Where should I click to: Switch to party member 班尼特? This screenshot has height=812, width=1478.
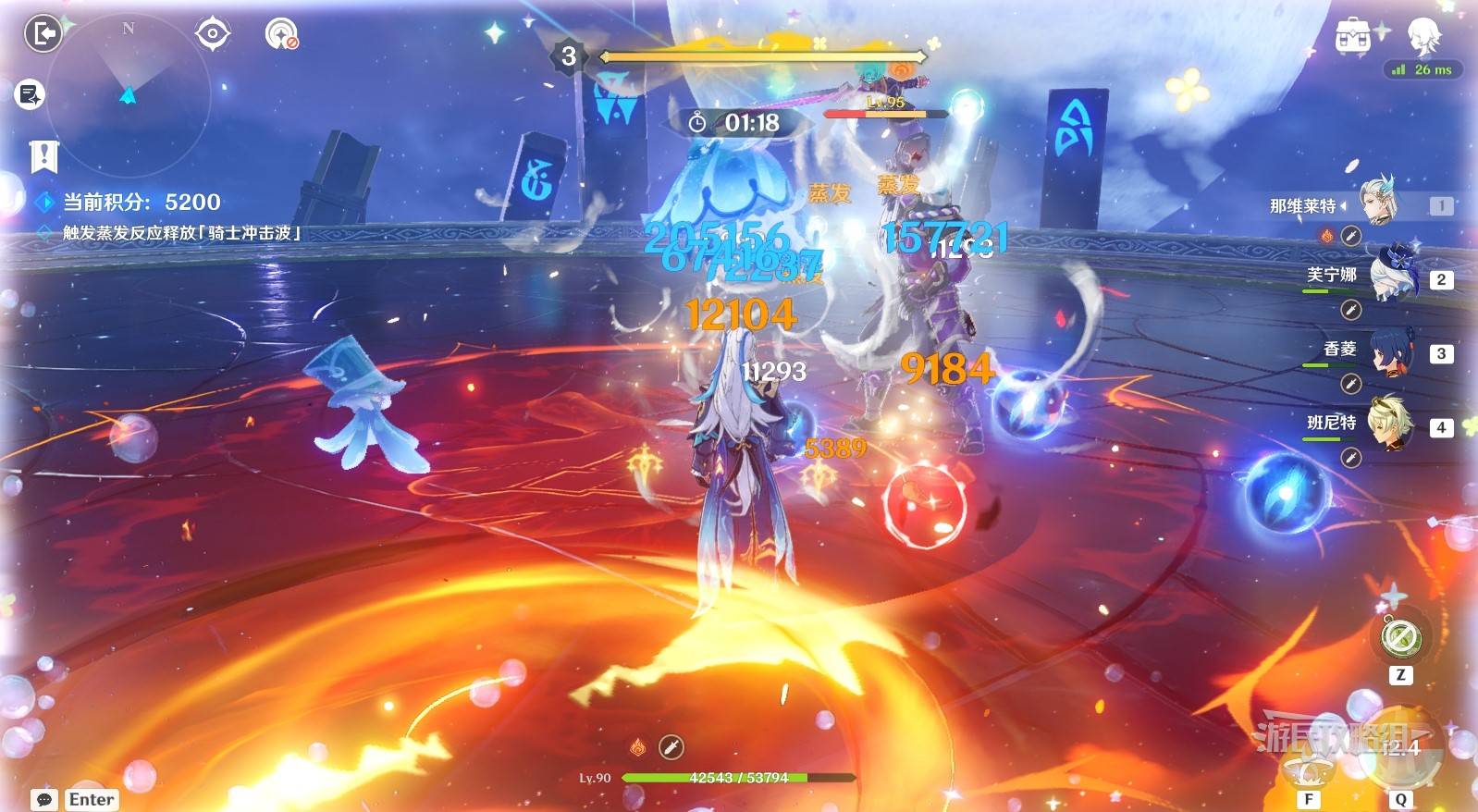coord(1391,423)
